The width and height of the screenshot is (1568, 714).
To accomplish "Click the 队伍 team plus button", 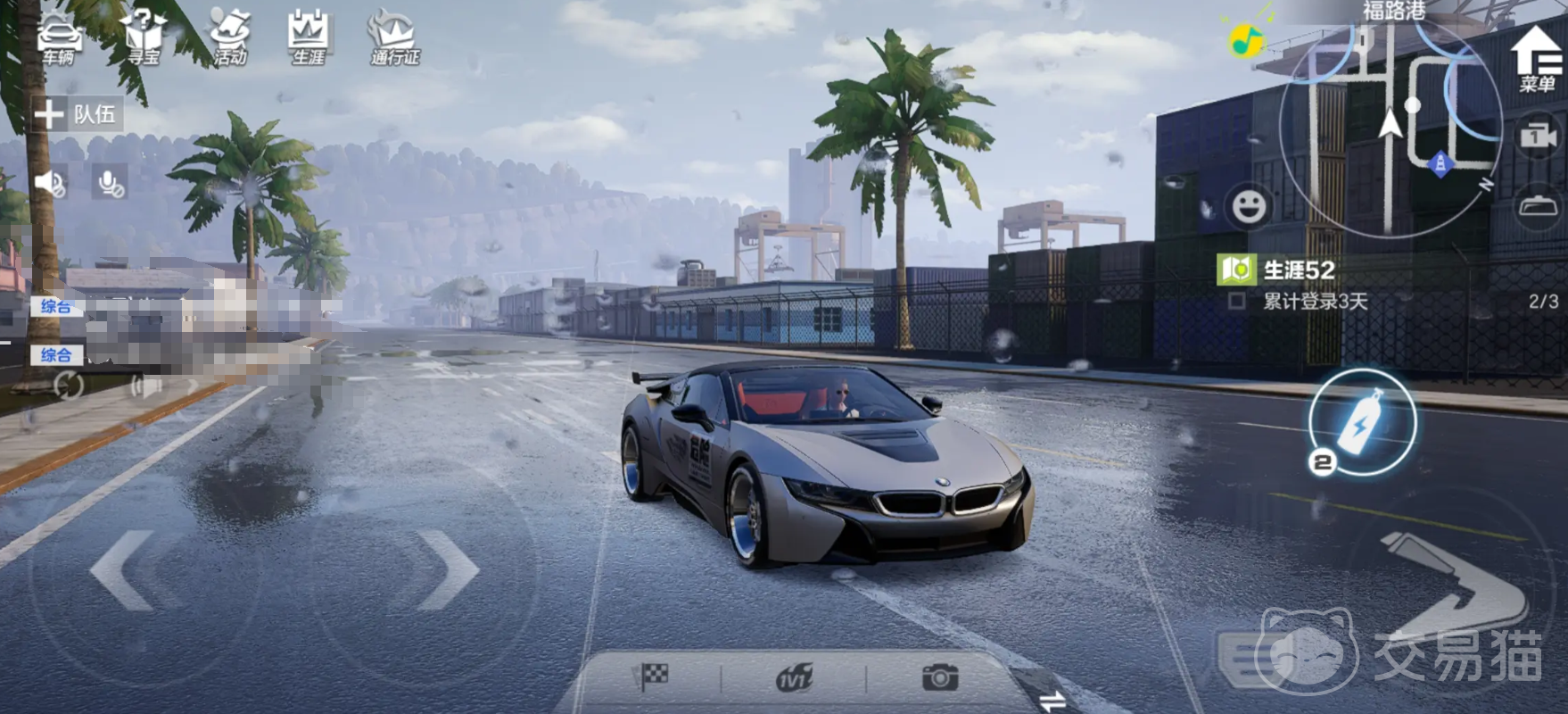I will point(49,114).
